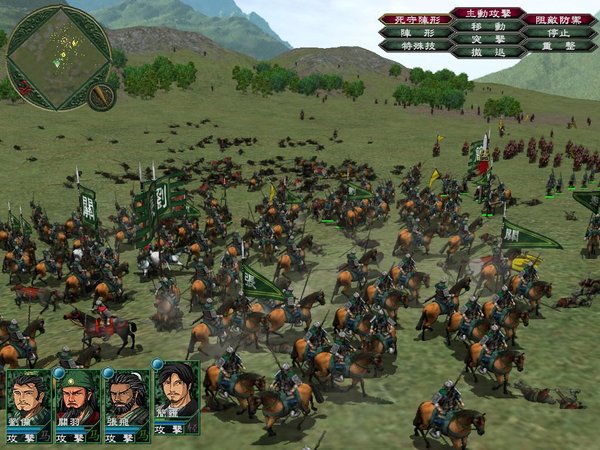Viewport: 600px width, 450px height.
Task: Order a 撤退 retreat
Action: click(487, 51)
